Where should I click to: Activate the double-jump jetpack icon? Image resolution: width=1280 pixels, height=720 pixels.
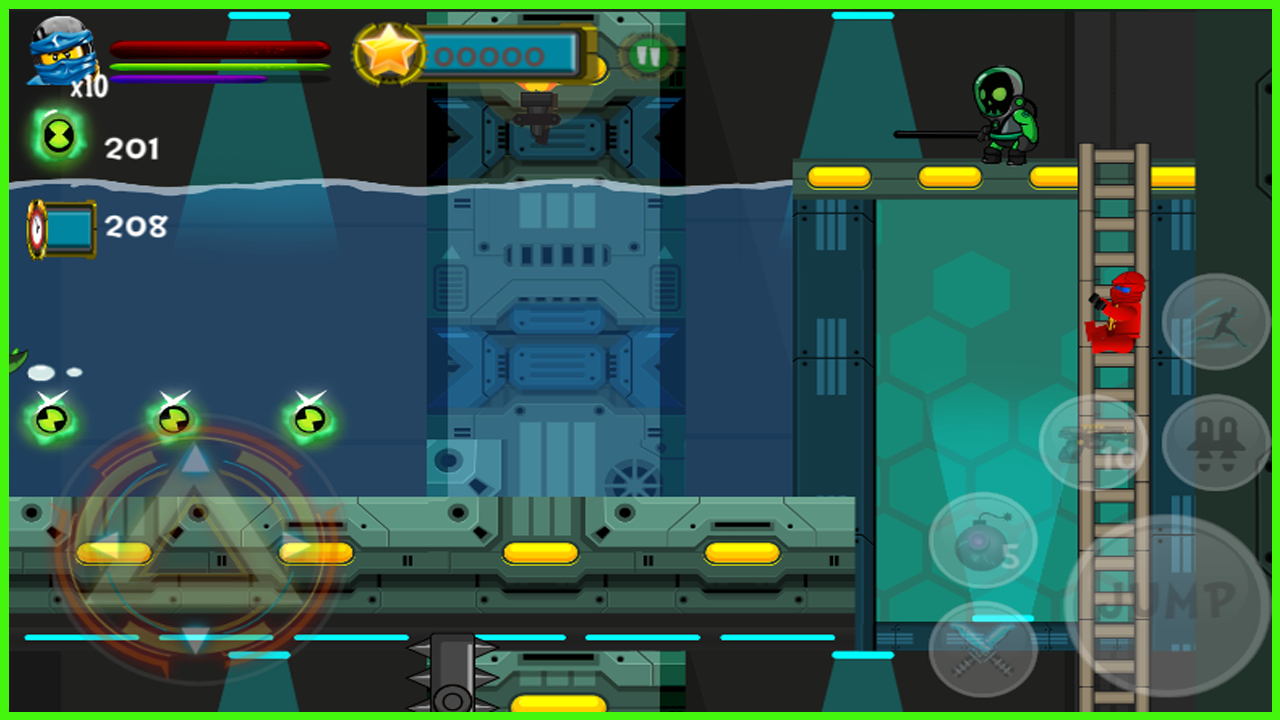[1215, 441]
